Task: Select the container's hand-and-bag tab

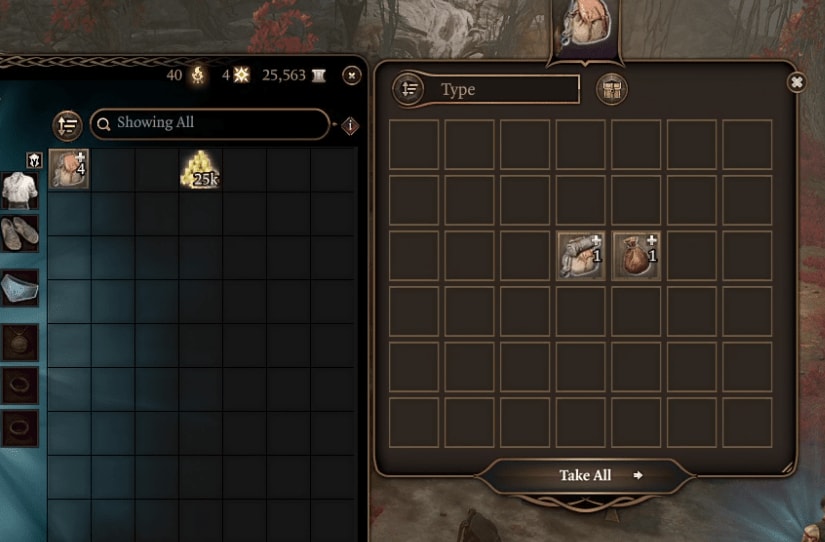Action: pyautogui.click(x=584, y=27)
